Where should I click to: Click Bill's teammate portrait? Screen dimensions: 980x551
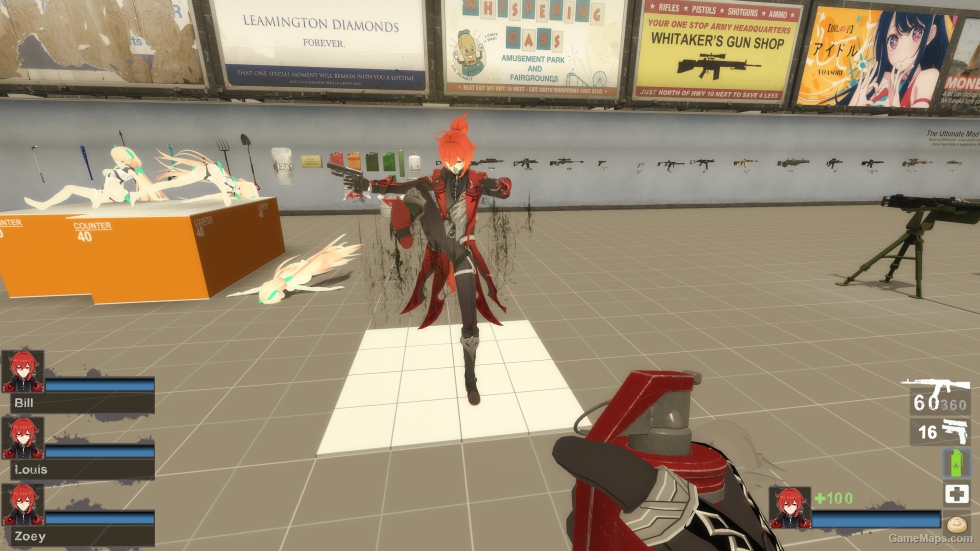pyautogui.click(x=23, y=372)
